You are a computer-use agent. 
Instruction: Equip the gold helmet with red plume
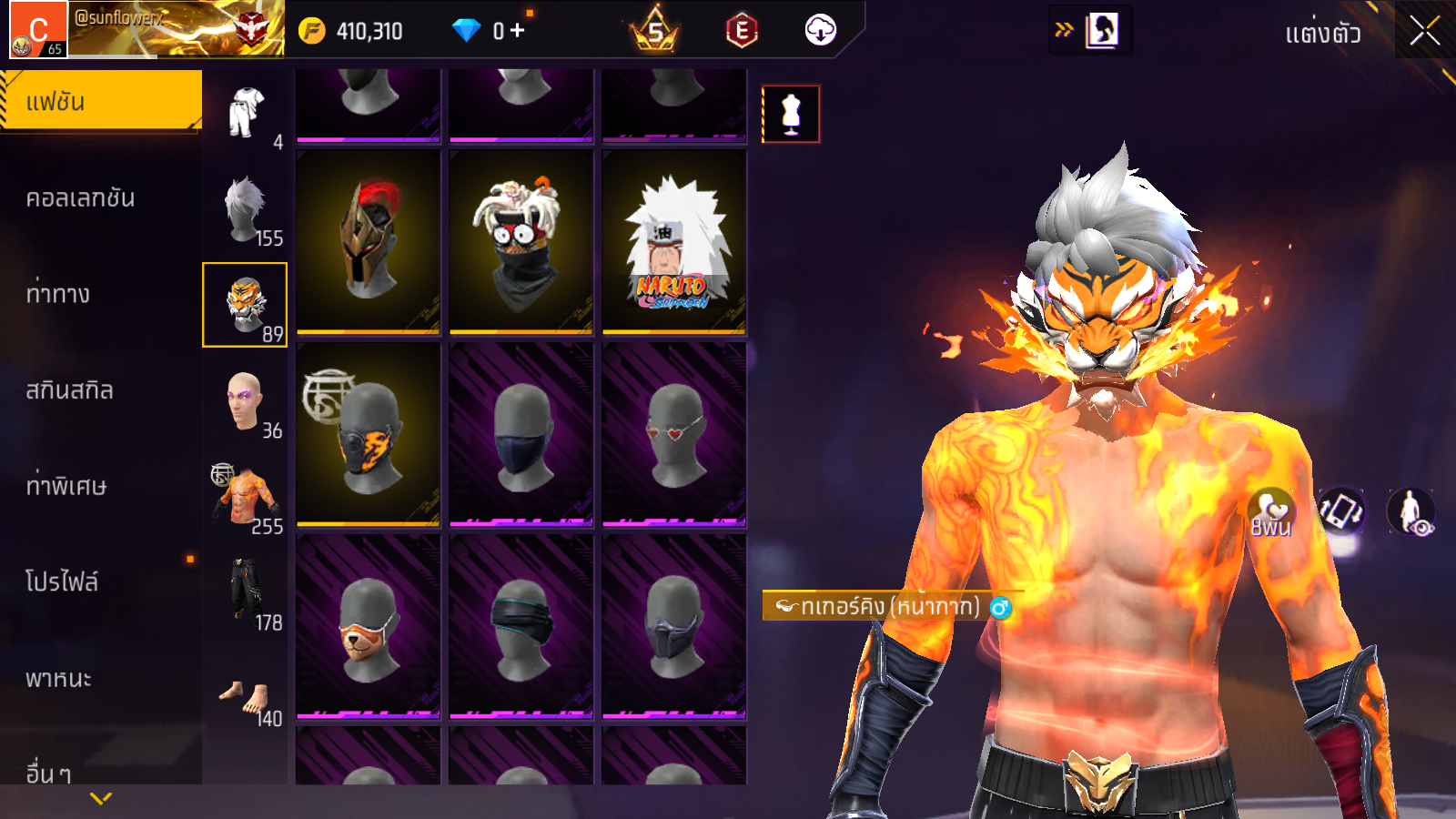pos(369,241)
